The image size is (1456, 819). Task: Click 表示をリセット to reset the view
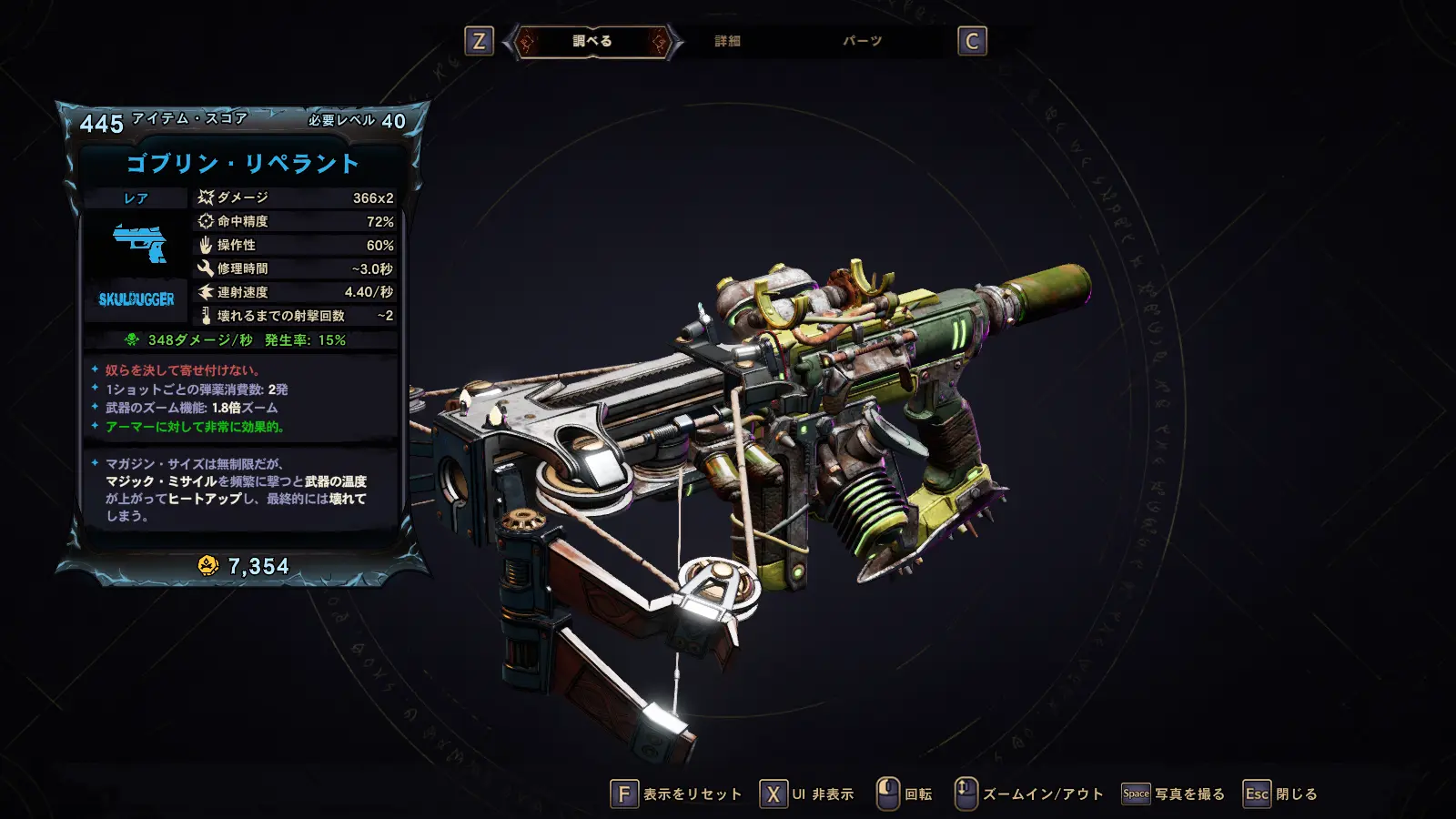[676, 794]
